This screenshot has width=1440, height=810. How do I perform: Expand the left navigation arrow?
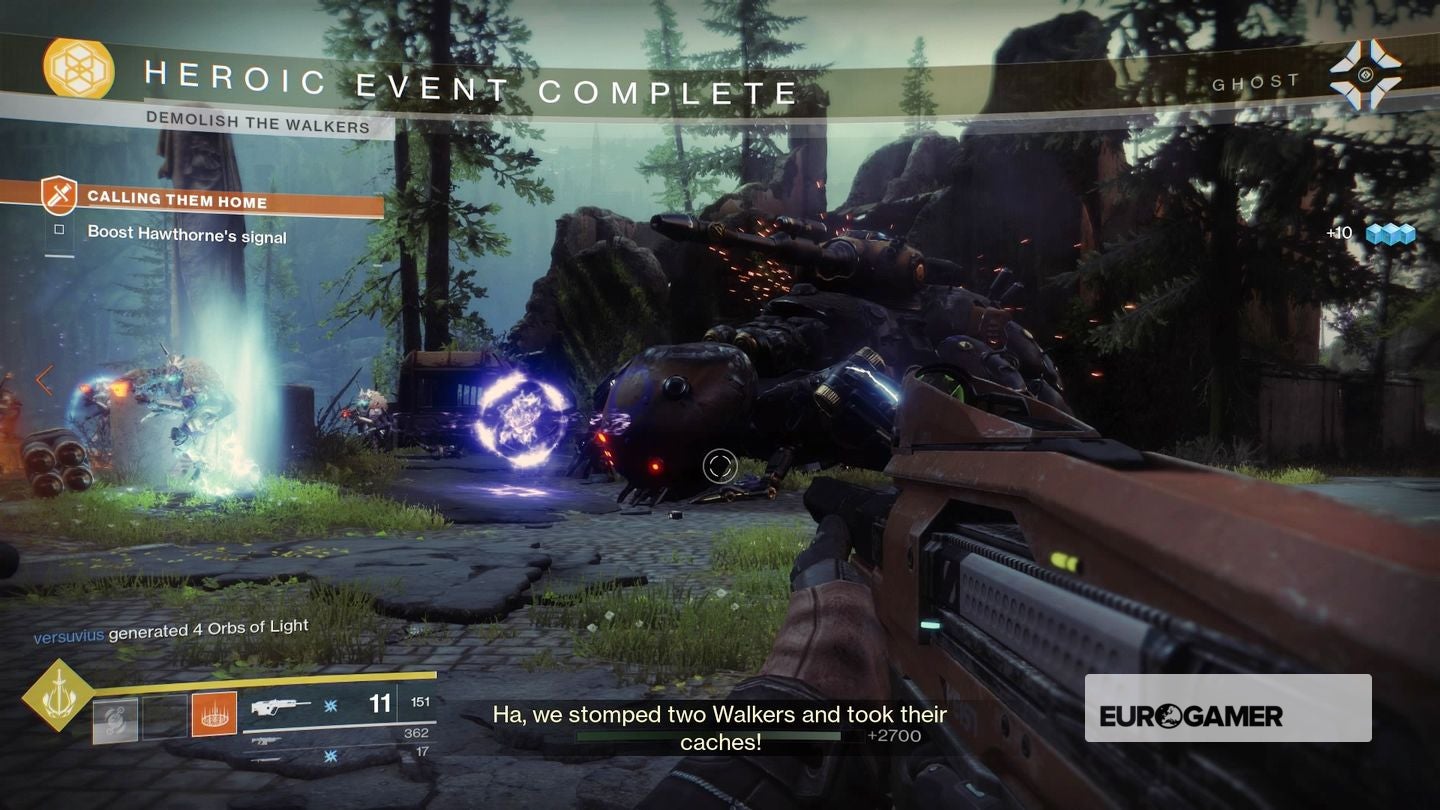[44, 380]
